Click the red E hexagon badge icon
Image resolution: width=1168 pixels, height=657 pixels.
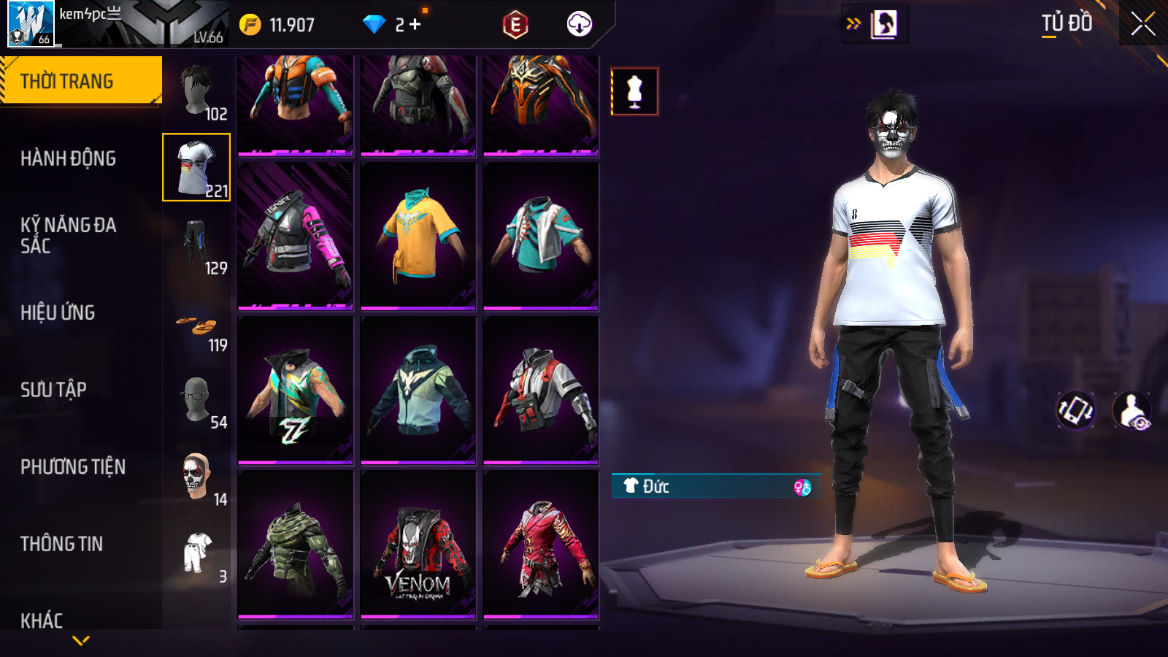point(515,25)
